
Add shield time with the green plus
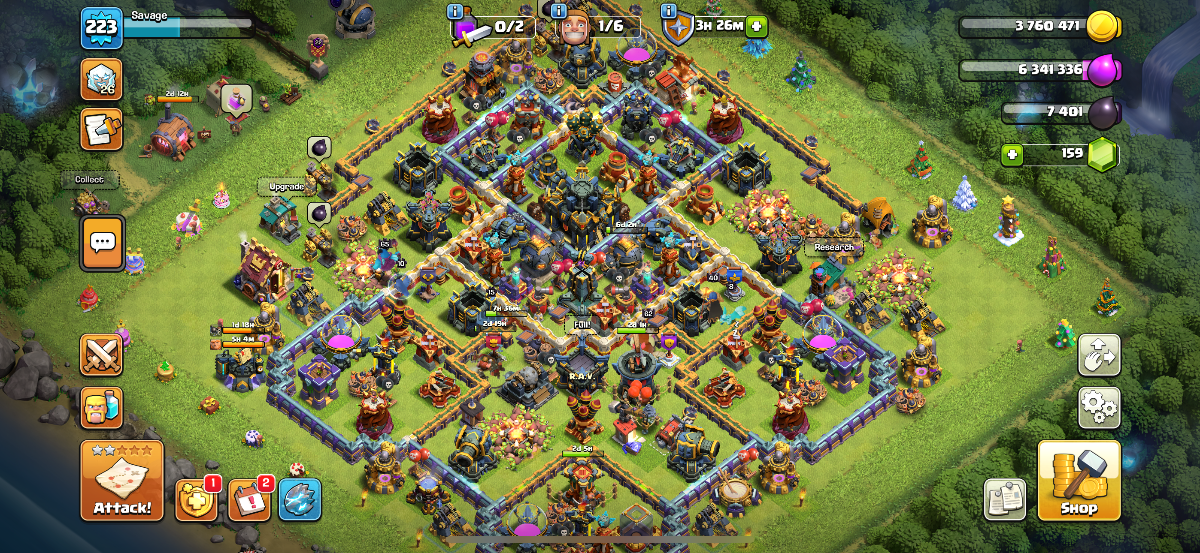[756, 26]
